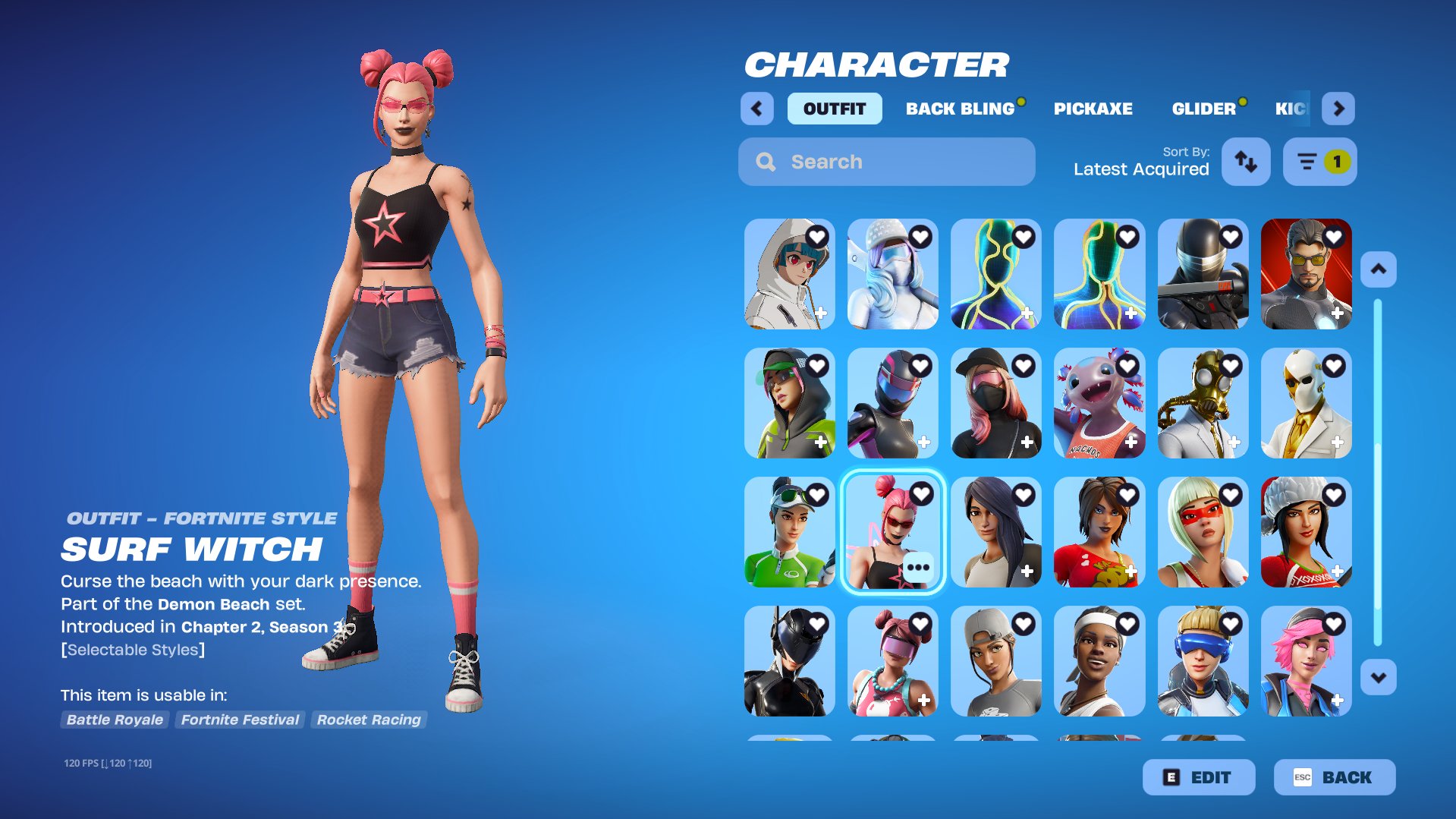
Task: Open the previous category with the left chevron
Action: click(x=756, y=109)
